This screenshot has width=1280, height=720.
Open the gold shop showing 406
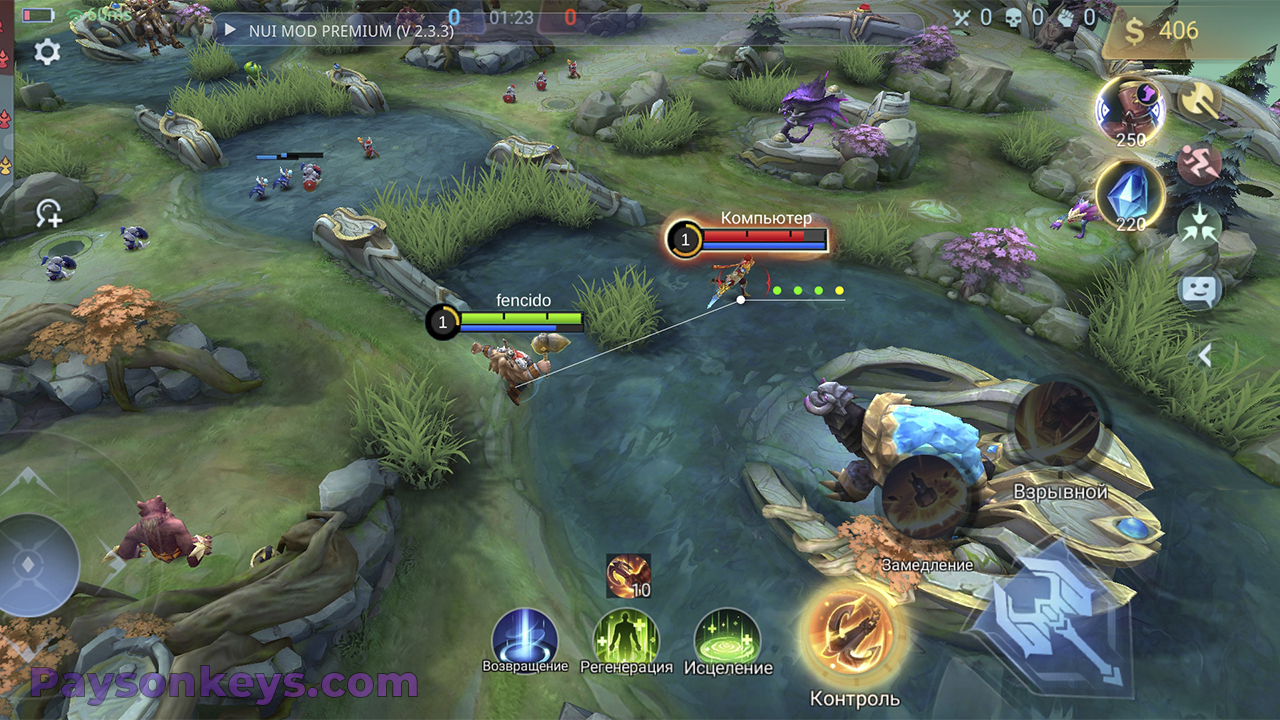point(1161,31)
